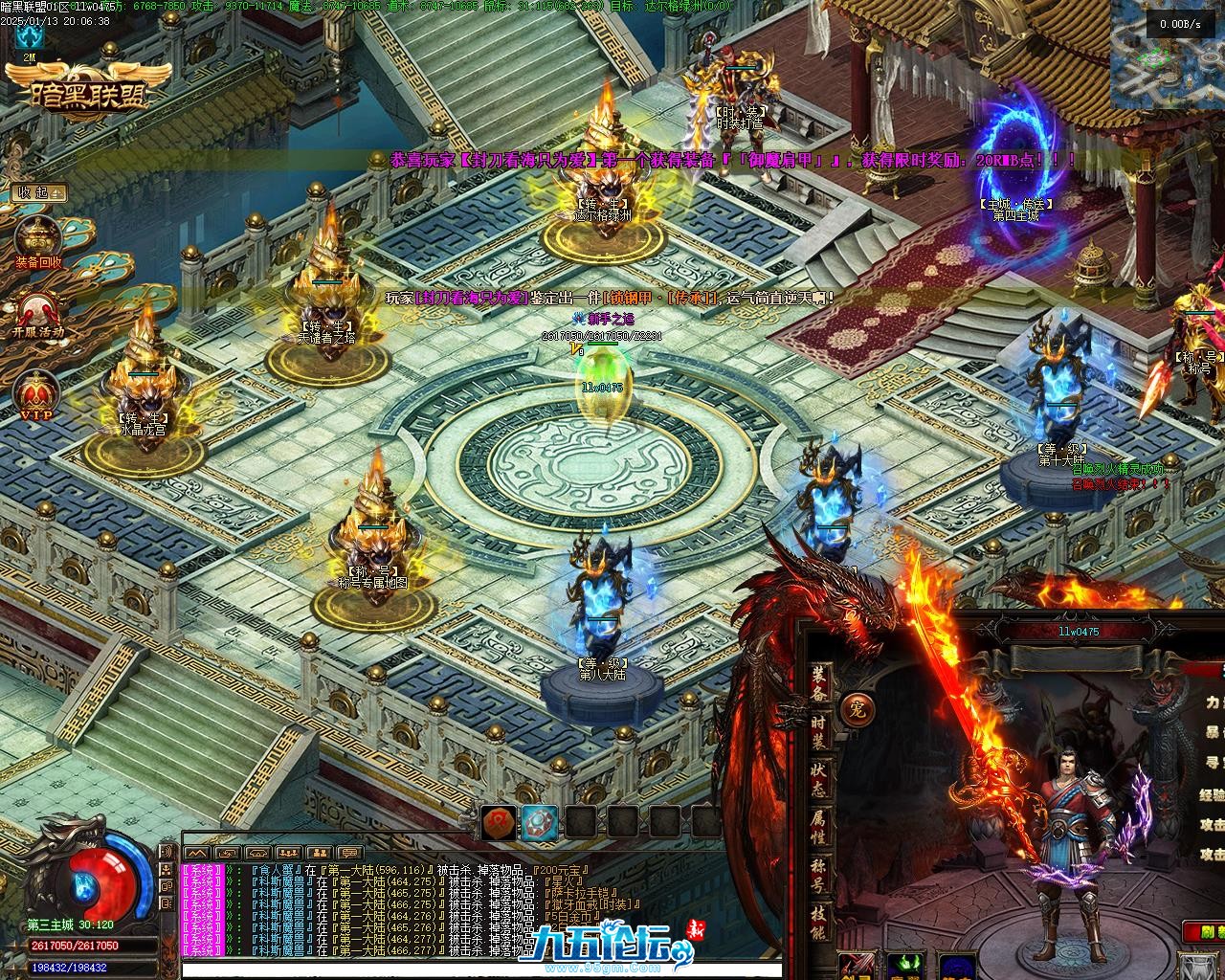Image resolution: width=1225 pixels, height=980 pixels.
Task: Open the minimap in the corner
Action: tap(1168, 55)
